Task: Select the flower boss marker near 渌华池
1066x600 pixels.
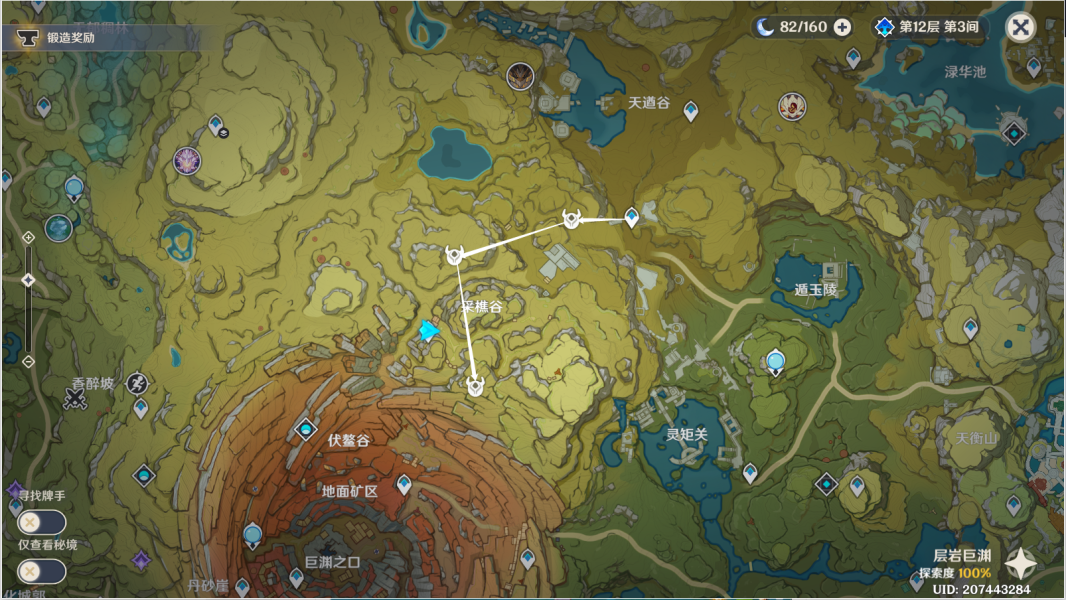Action: 792,106
